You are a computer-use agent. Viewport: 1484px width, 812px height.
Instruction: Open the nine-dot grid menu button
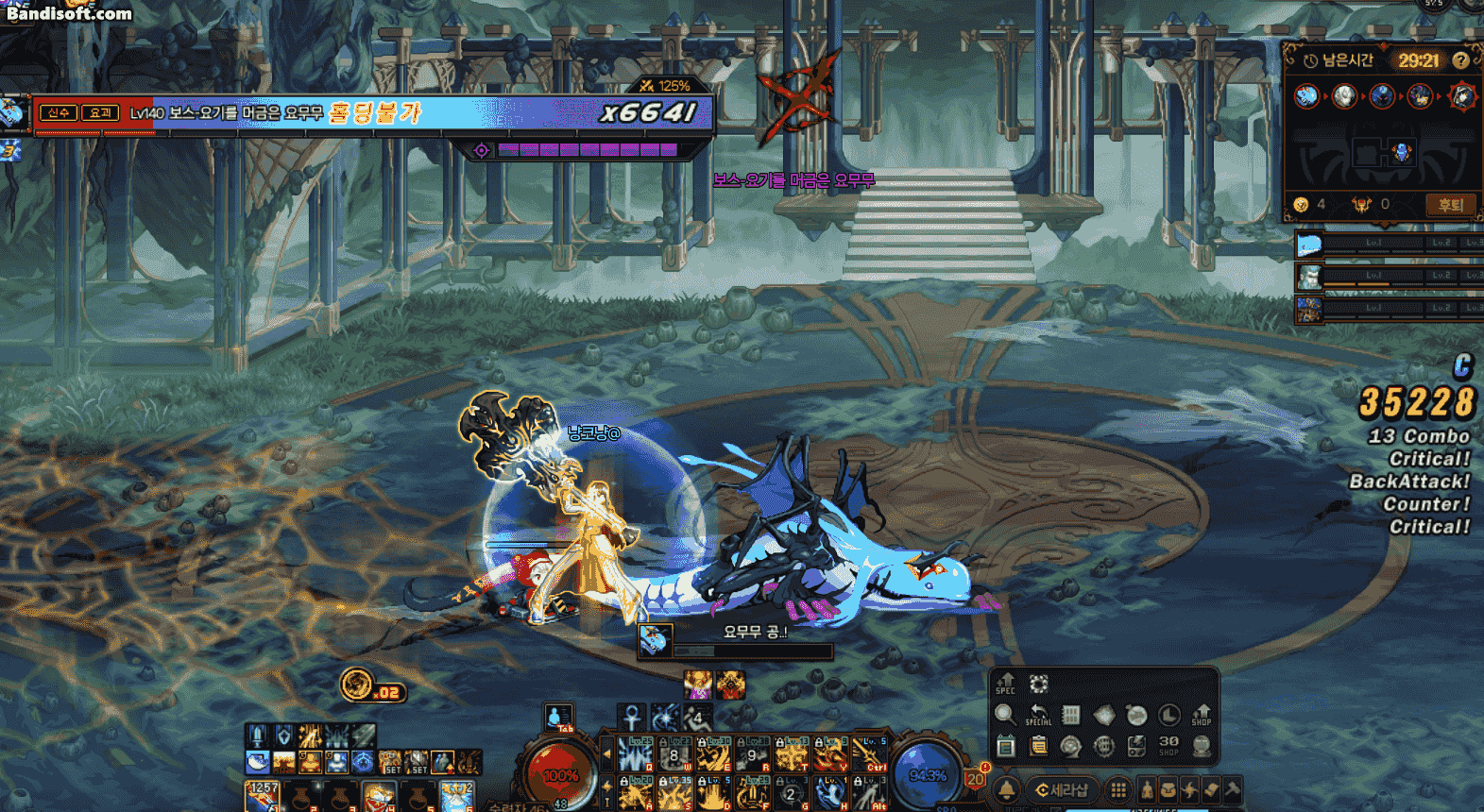pos(1118,789)
